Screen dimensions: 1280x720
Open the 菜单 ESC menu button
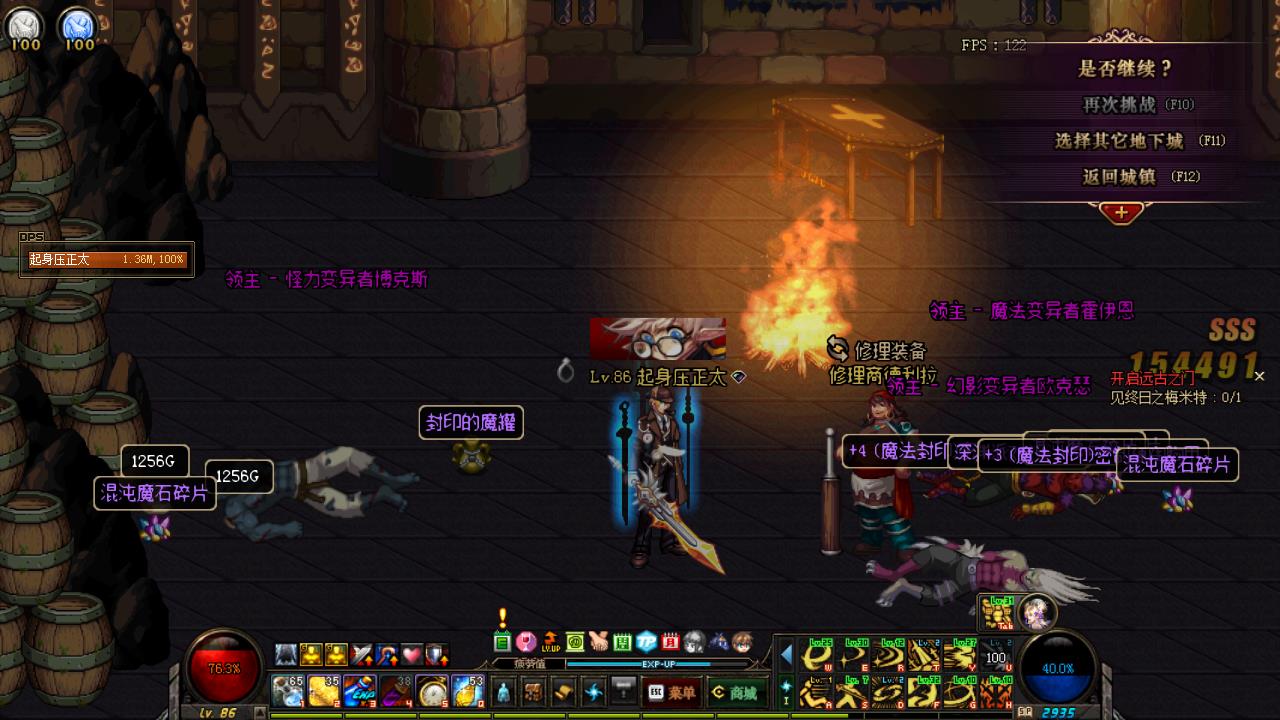pyautogui.click(x=671, y=692)
